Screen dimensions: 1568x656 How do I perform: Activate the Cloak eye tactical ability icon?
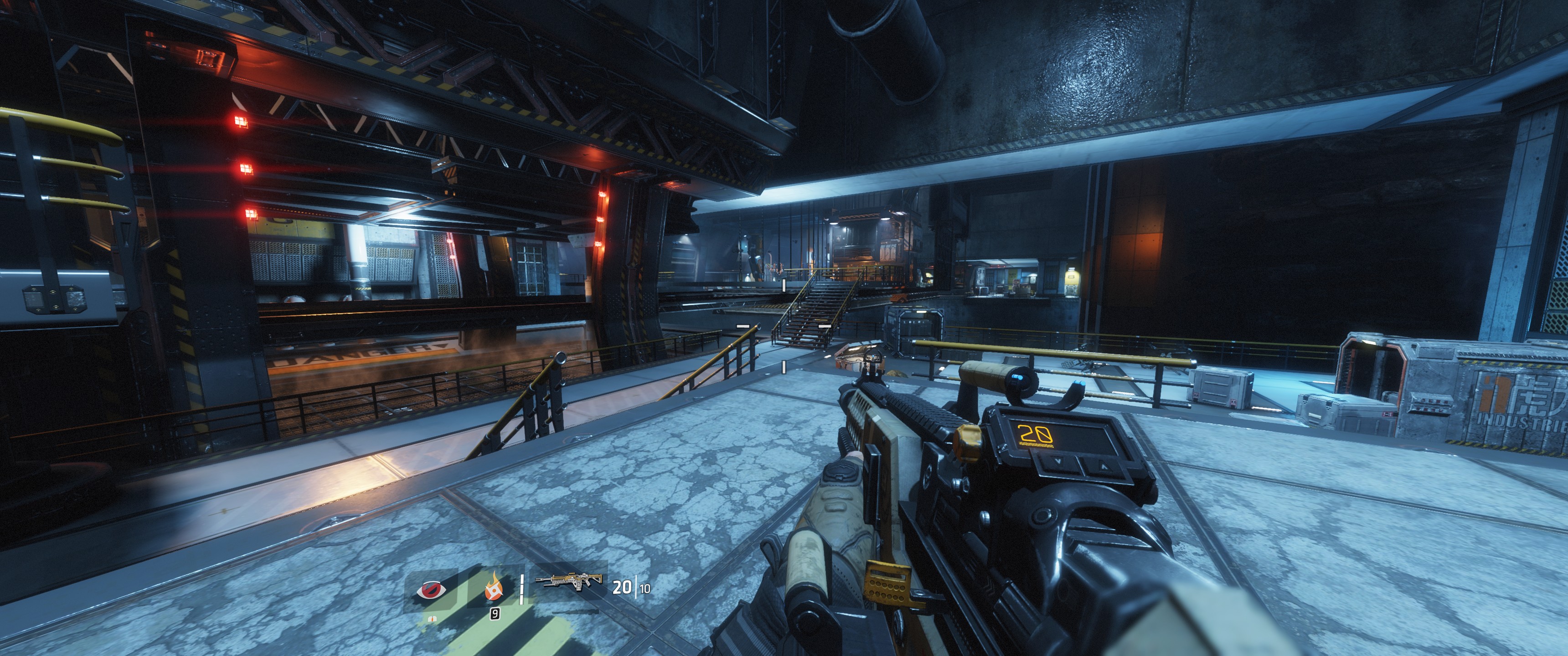click(x=432, y=589)
